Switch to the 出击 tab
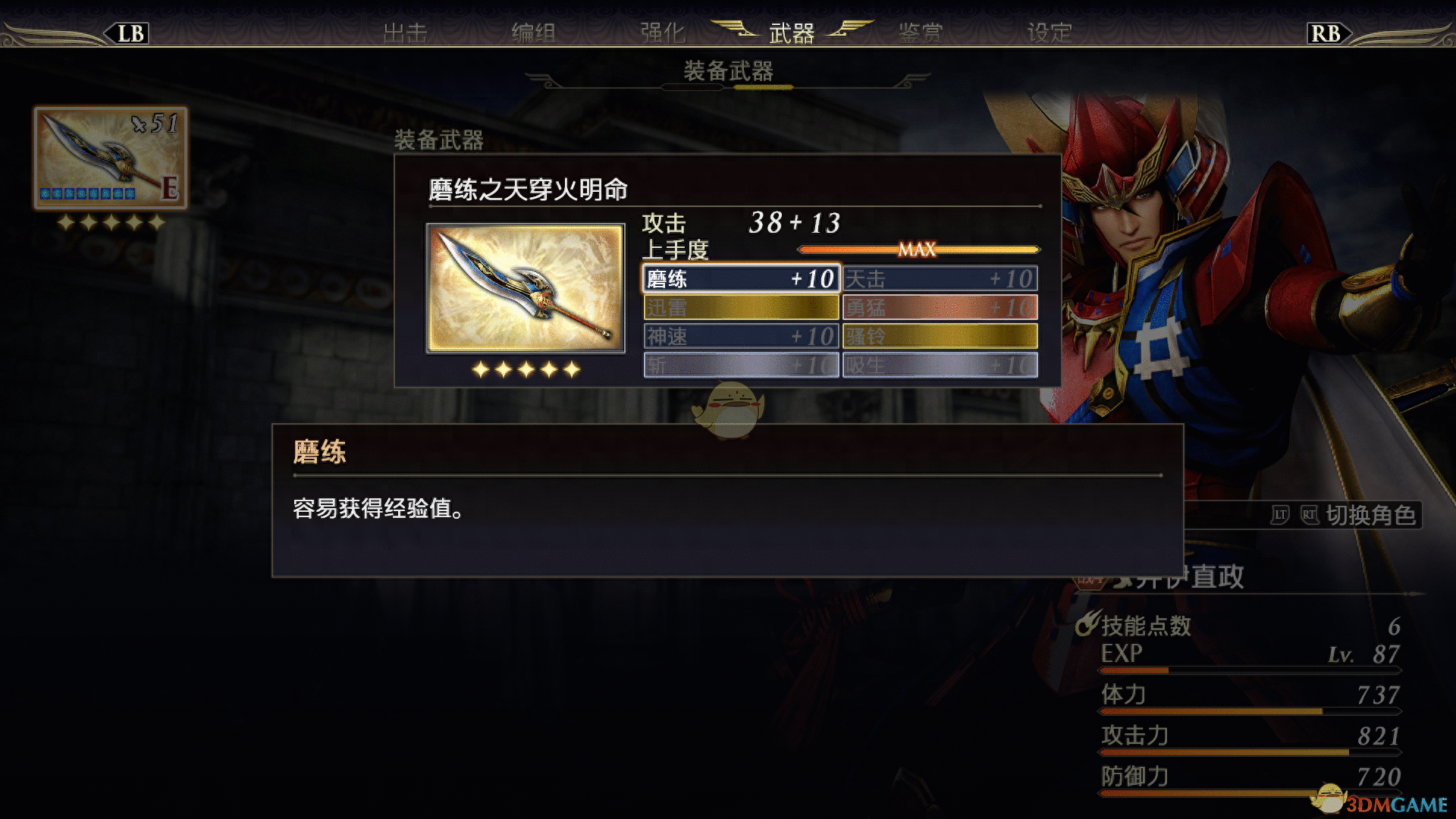1456x819 pixels. [405, 33]
